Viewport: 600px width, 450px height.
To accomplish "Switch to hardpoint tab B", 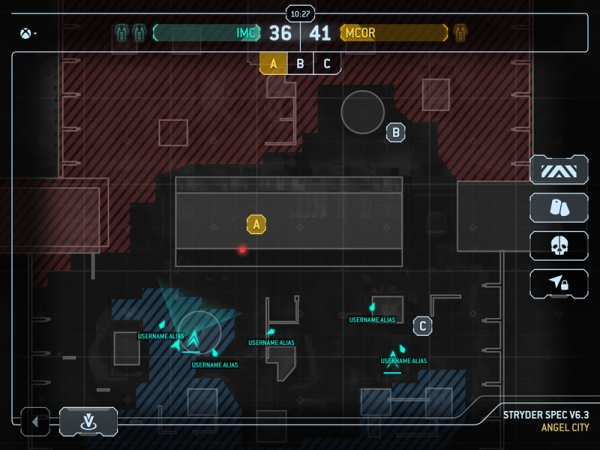I will tap(300, 64).
